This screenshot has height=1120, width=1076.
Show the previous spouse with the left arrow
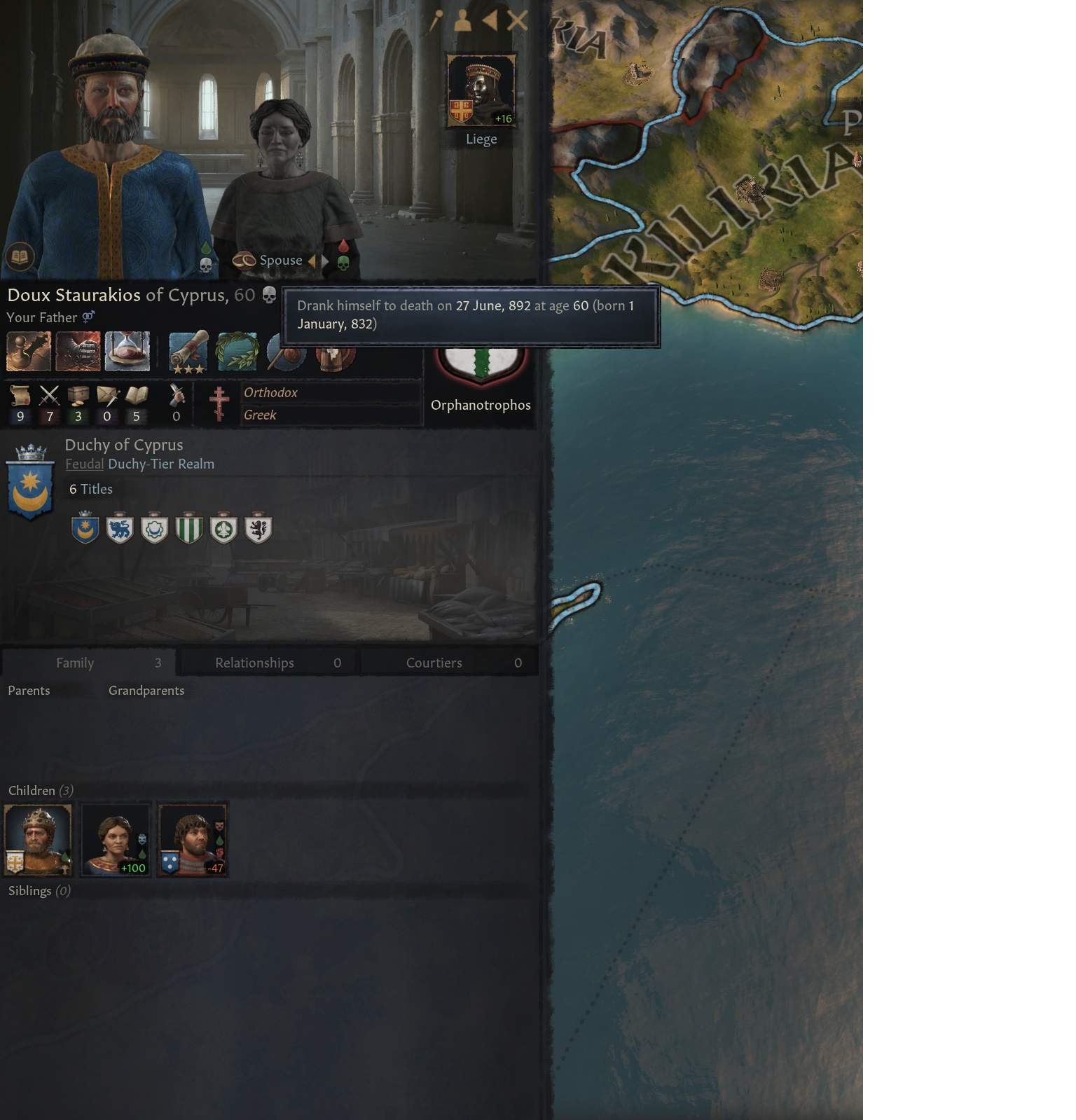(x=312, y=261)
